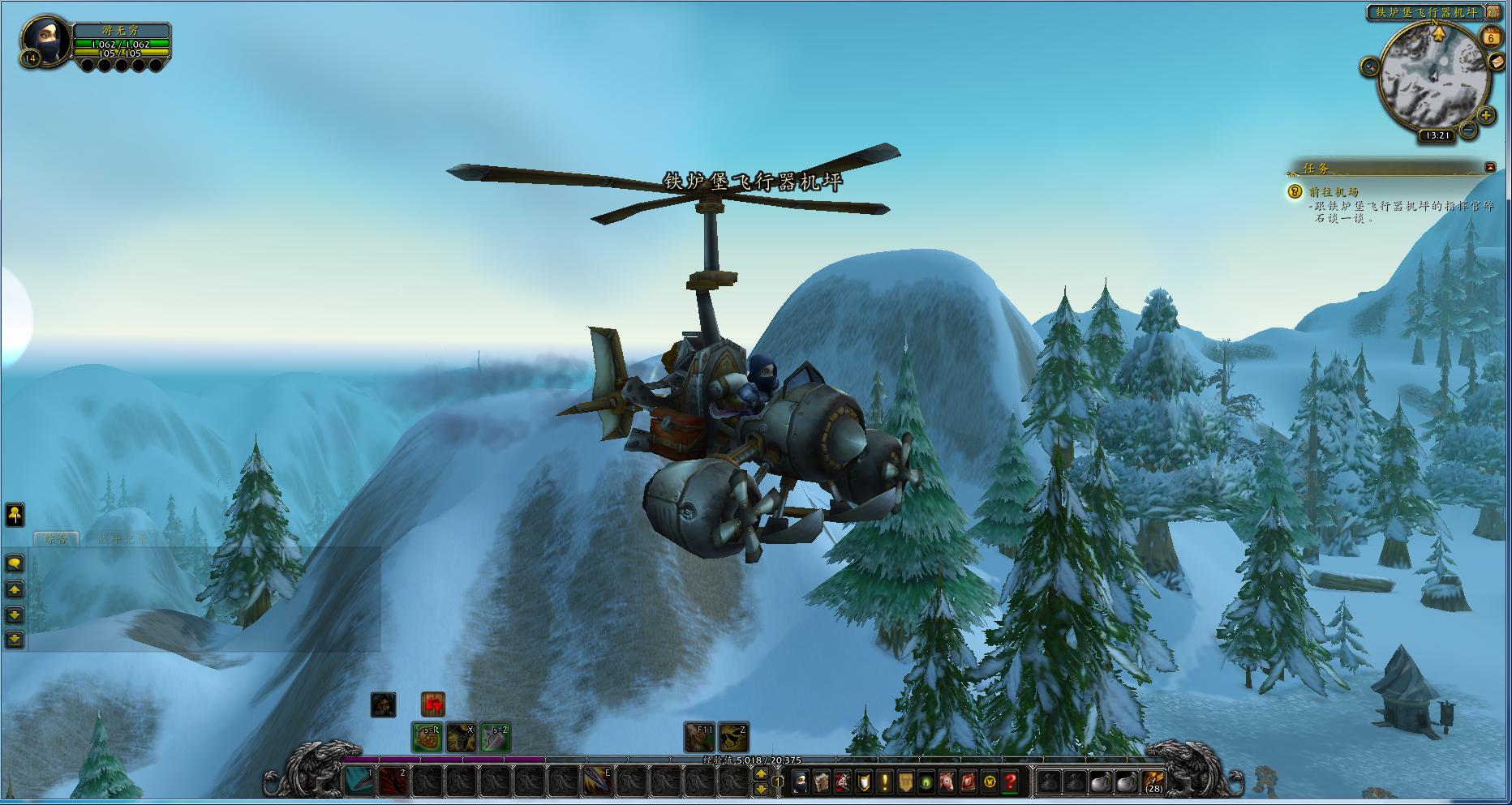Zoom in the minimap with plus button
The width and height of the screenshot is (1512, 805).
(x=1486, y=116)
